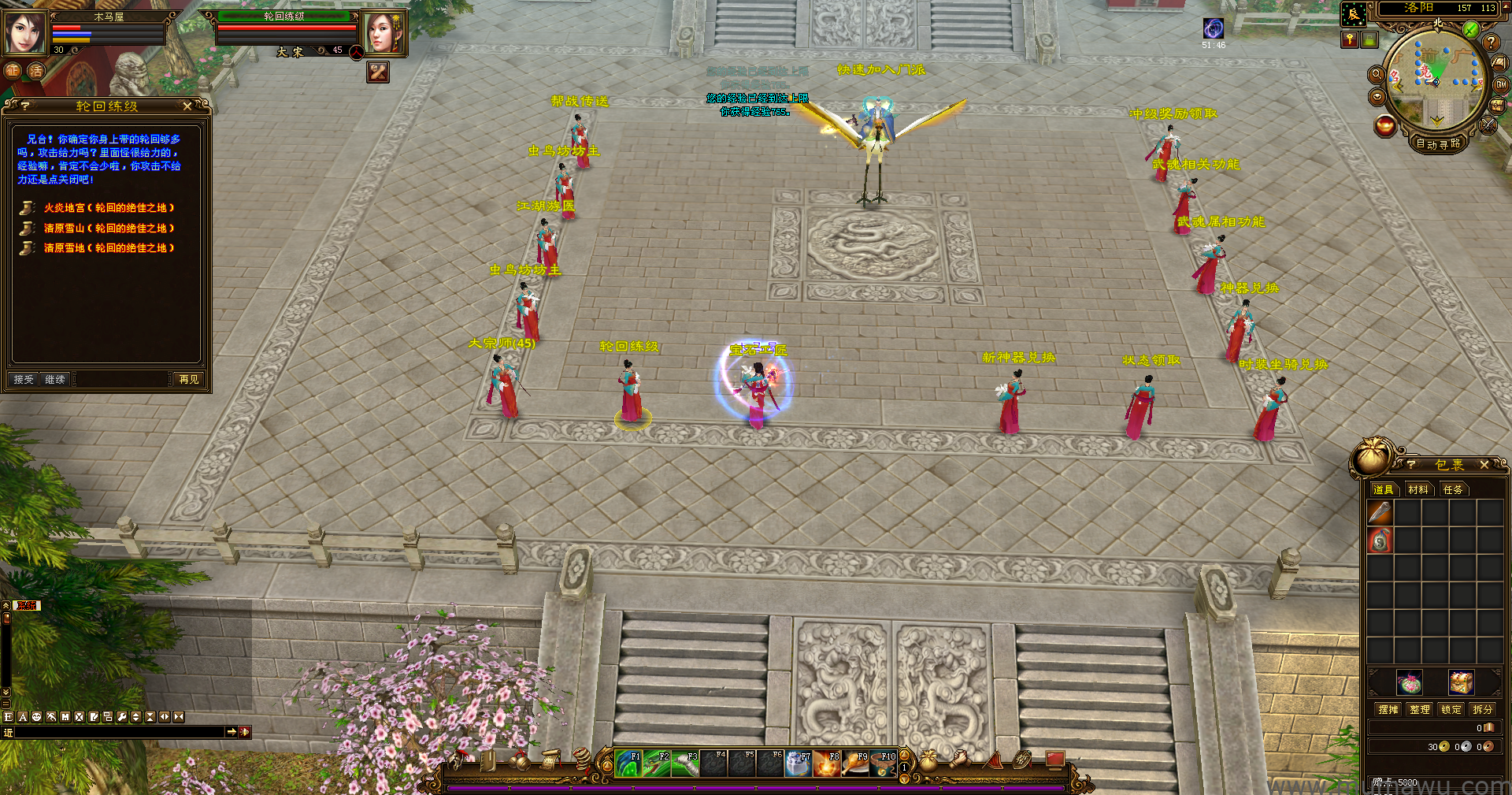Click the 整理 sort inventory button
This screenshot has height=795, width=1512.
pos(1420,710)
